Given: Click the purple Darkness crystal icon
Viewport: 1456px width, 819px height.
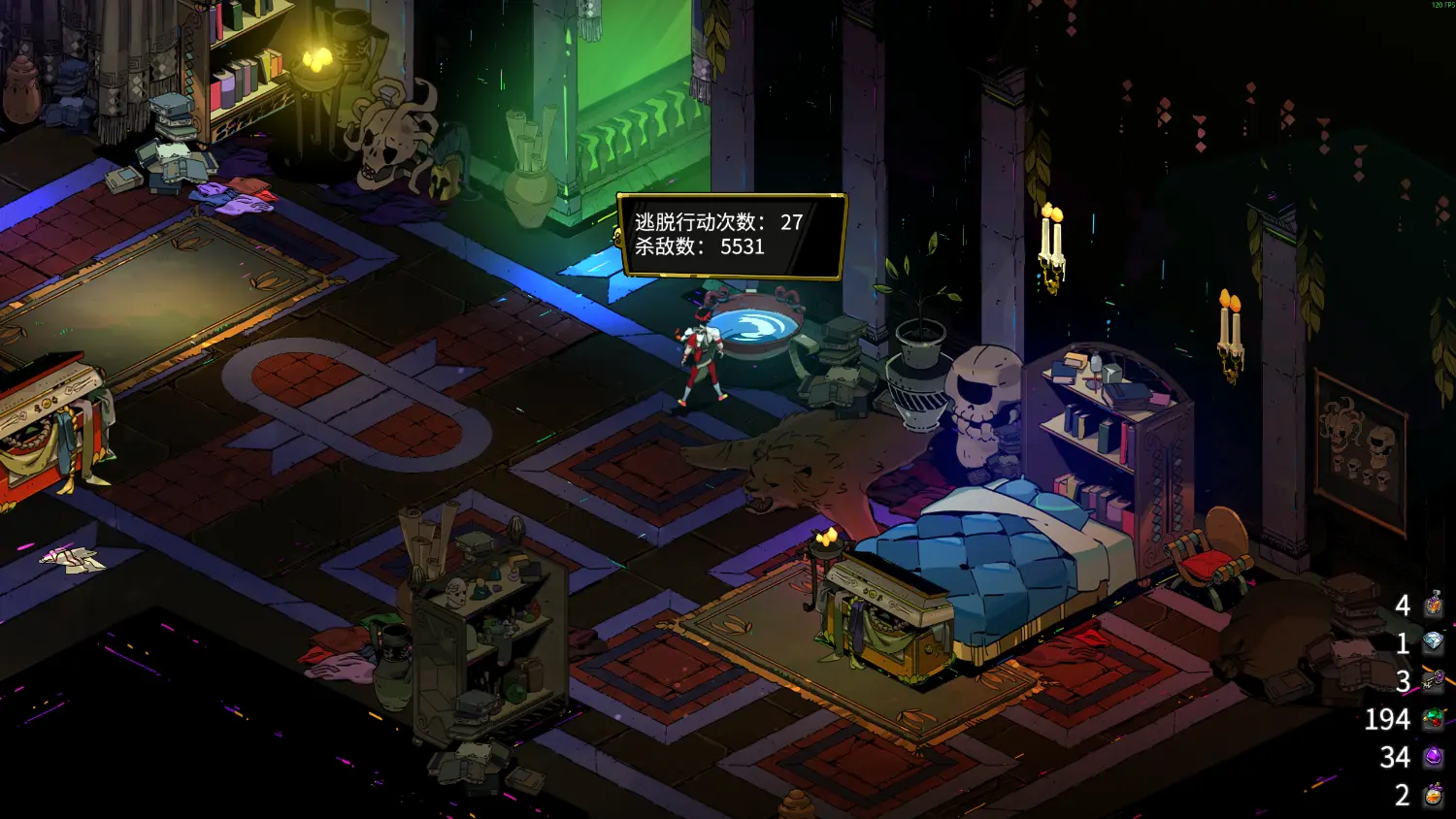Looking at the screenshot, I should (x=1433, y=757).
